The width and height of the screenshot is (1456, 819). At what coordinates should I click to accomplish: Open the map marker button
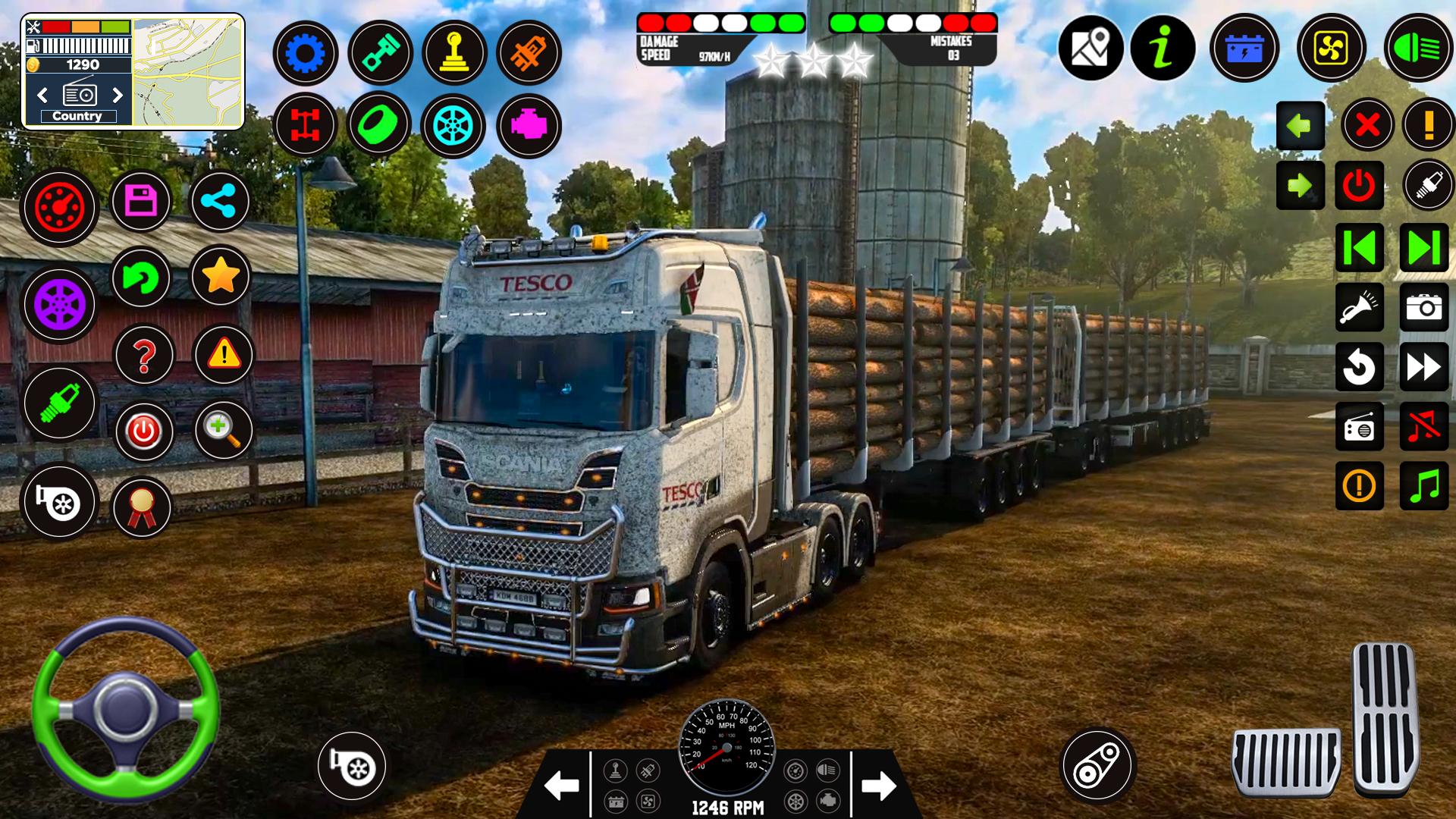pyautogui.click(x=1090, y=49)
